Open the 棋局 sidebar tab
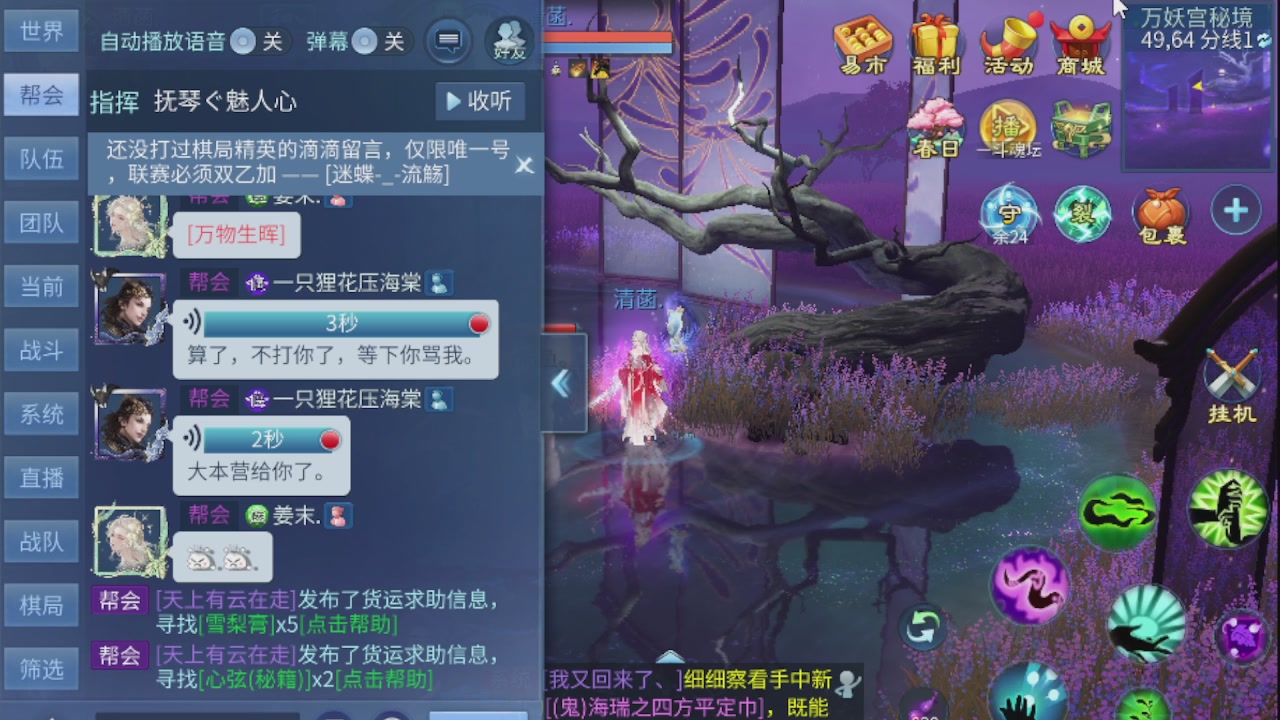The image size is (1280, 720). (40, 604)
